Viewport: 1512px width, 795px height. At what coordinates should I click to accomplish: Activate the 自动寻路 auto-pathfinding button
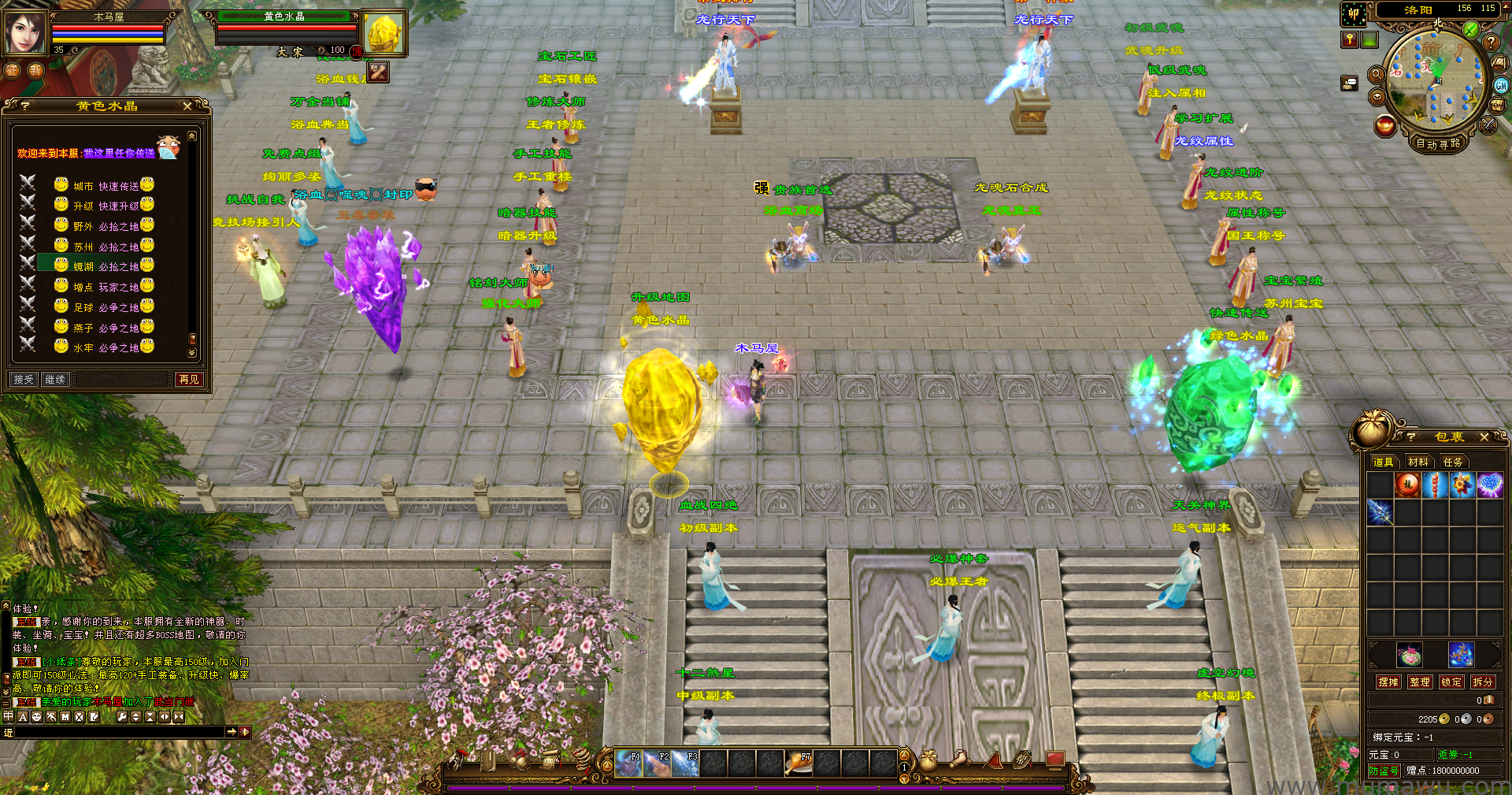click(x=1438, y=143)
